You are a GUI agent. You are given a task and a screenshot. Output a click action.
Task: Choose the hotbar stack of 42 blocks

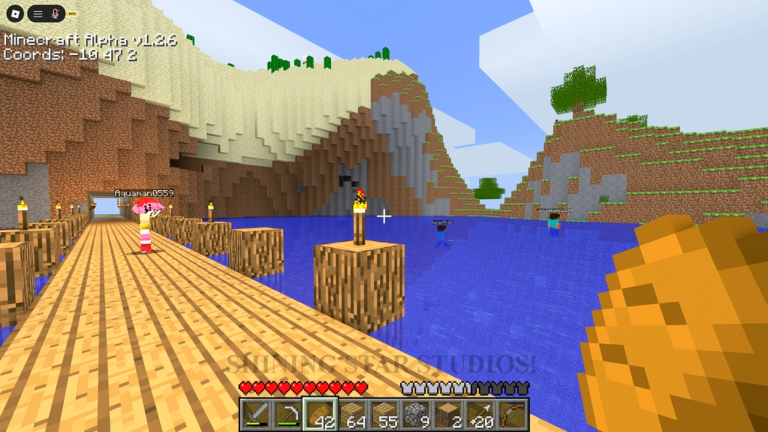point(320,415)
